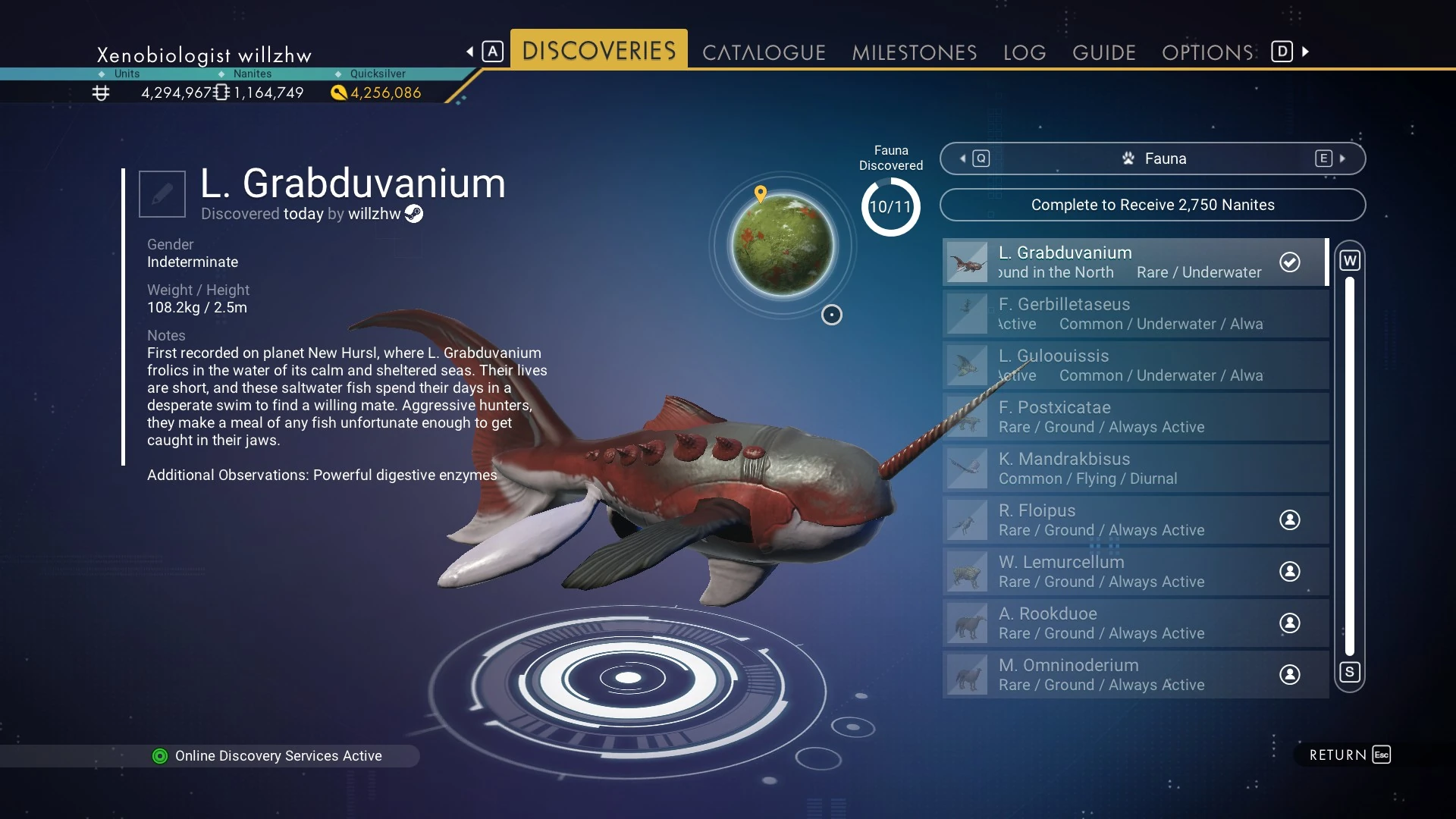
Task: Show the Log tab
Action: pyautogui.click(x=1024, y=52)
